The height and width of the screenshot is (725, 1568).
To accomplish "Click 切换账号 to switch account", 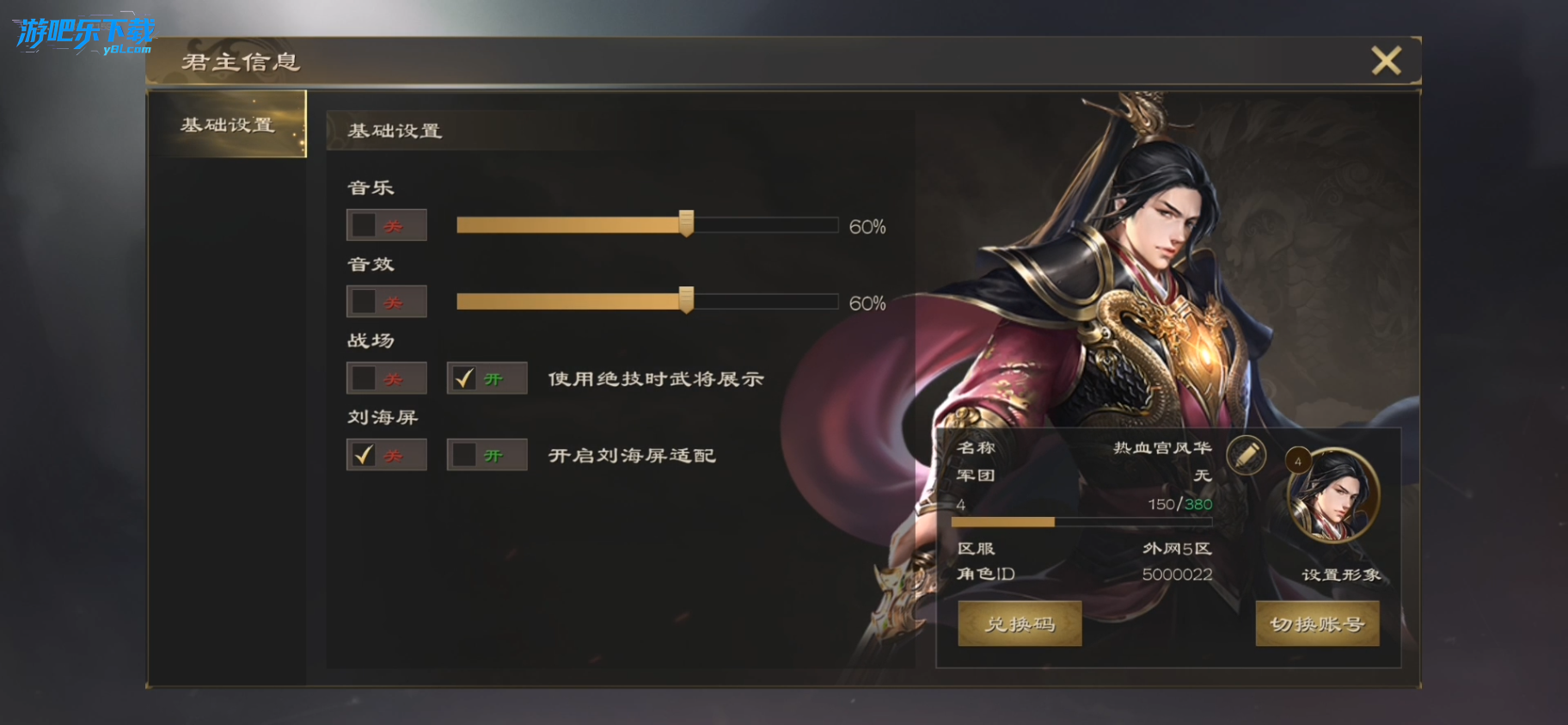I will click(x=1317, y=624).
